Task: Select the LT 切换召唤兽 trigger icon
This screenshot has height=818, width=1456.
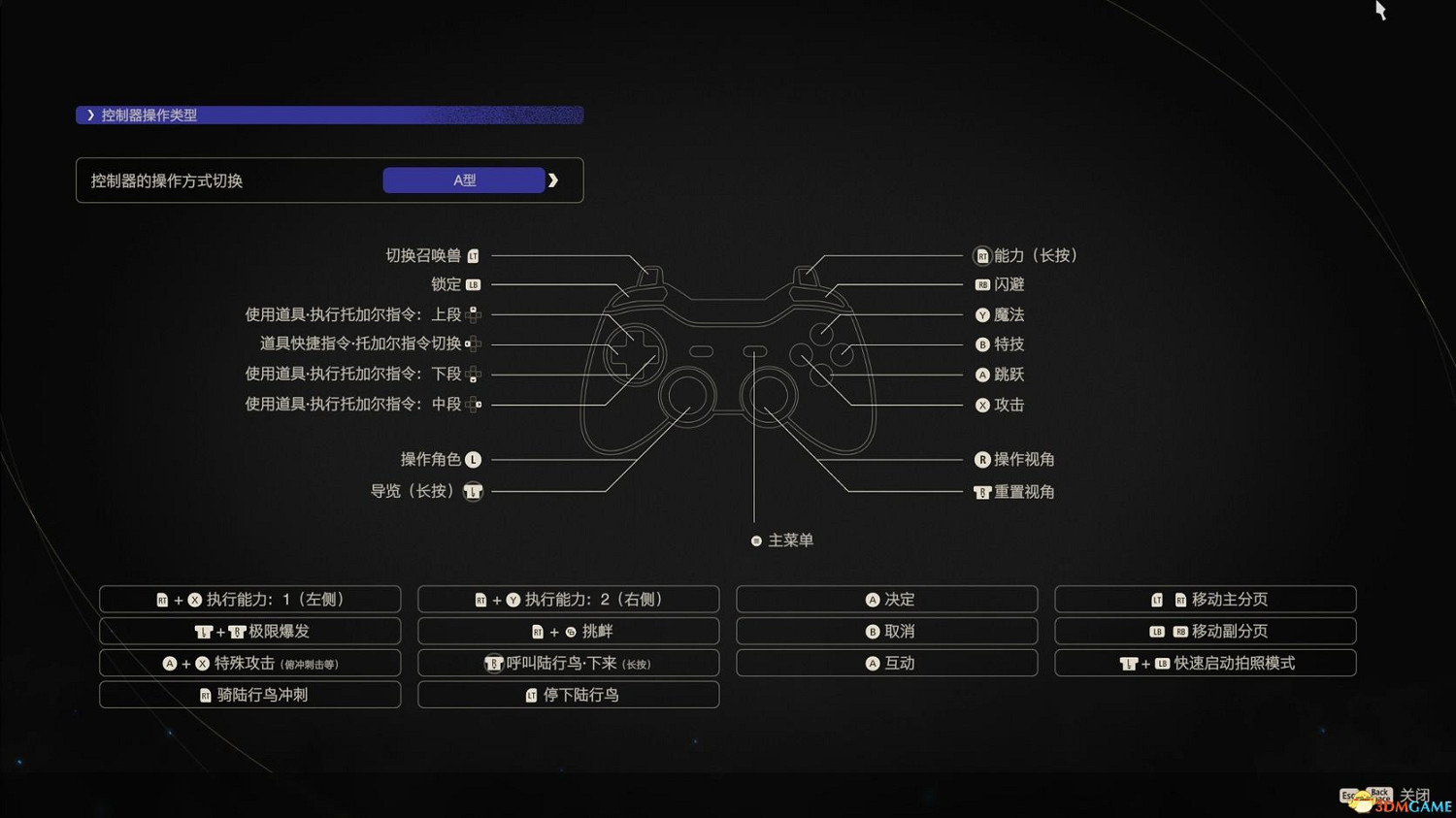Action: [x=473, y=255]
